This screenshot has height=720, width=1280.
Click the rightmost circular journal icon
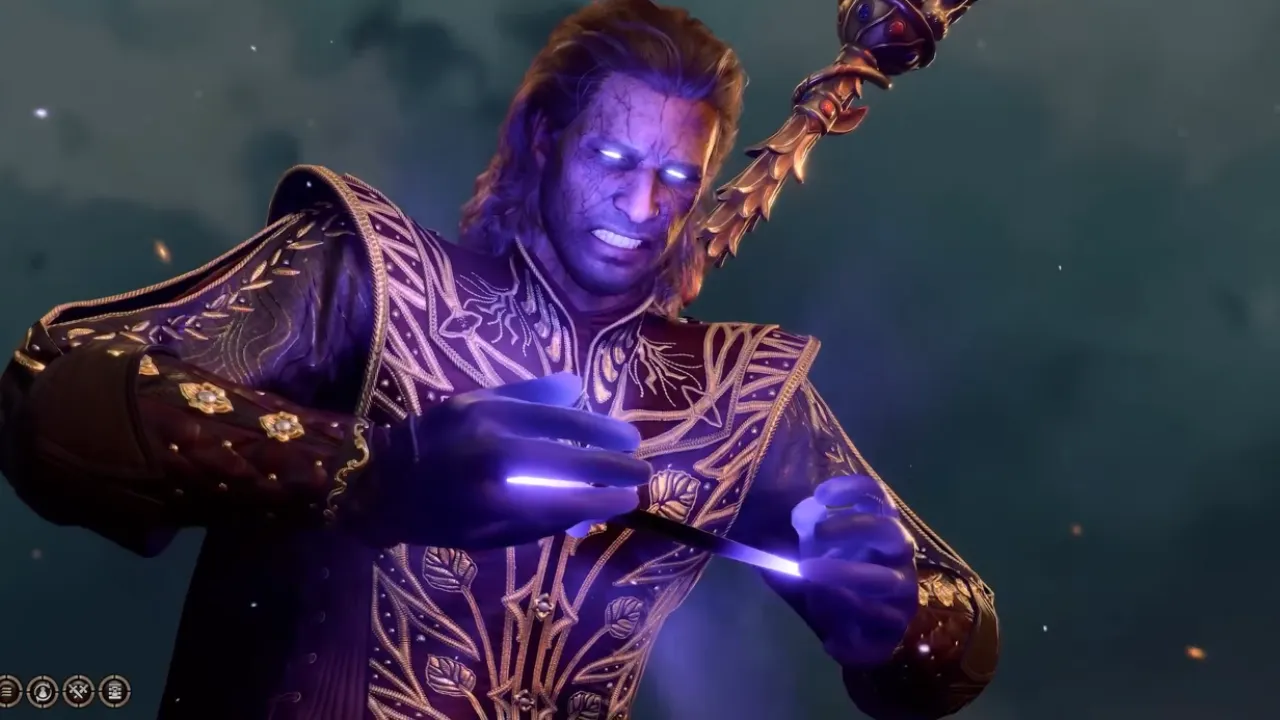point(112,692)
